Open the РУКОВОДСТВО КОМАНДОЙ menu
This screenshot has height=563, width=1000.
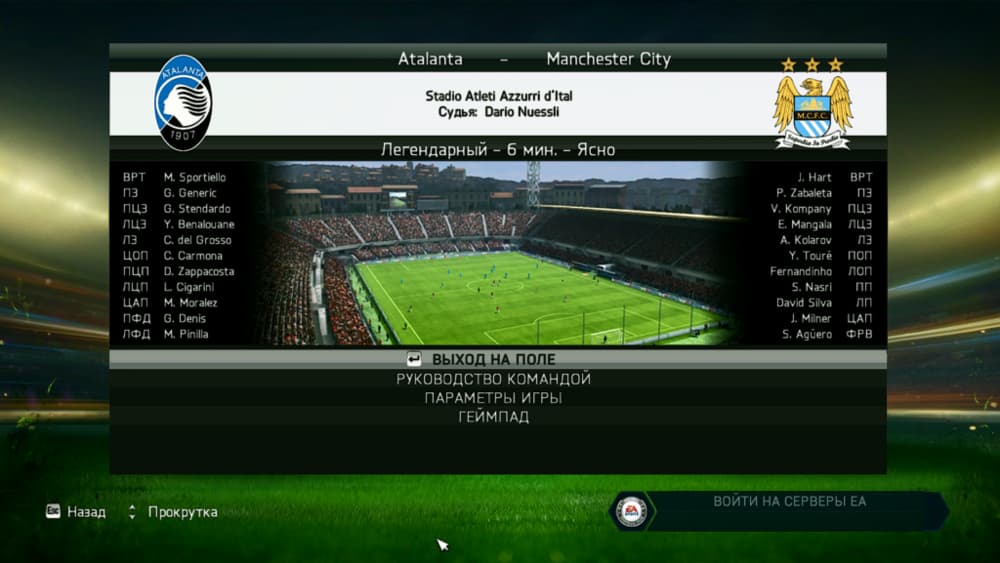point(494,379)
